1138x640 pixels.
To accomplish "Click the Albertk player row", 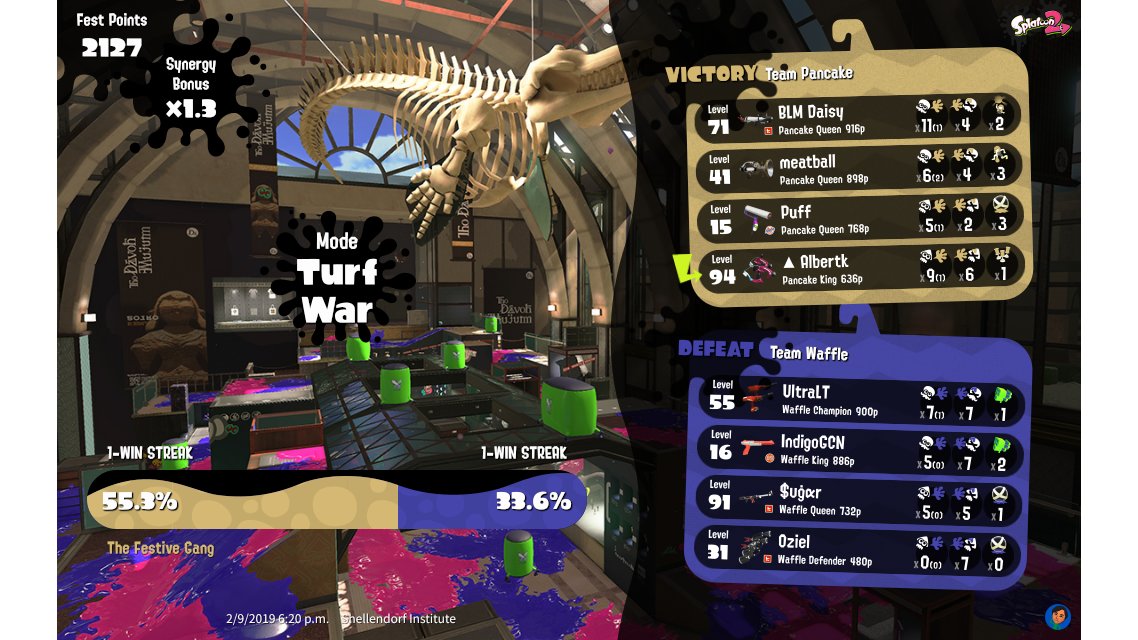I will click(x=860, y=267).
